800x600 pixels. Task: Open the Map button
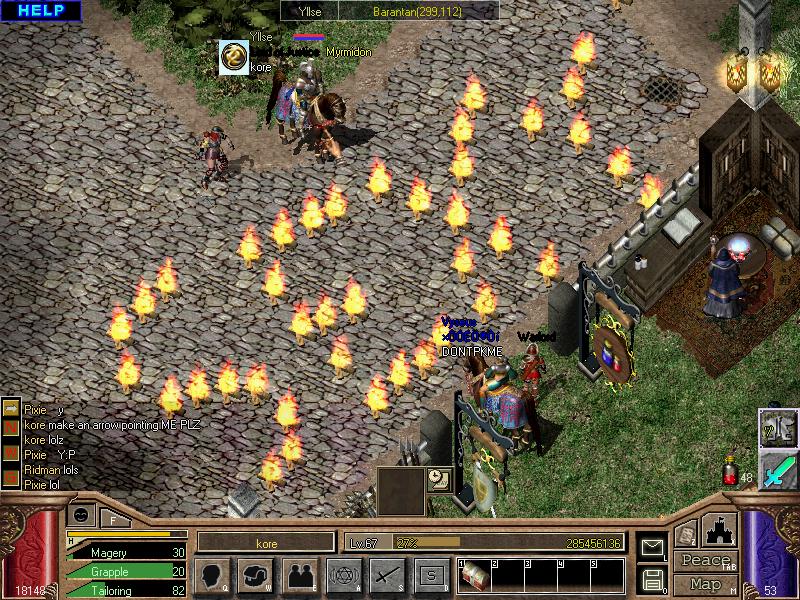[705, 584]
